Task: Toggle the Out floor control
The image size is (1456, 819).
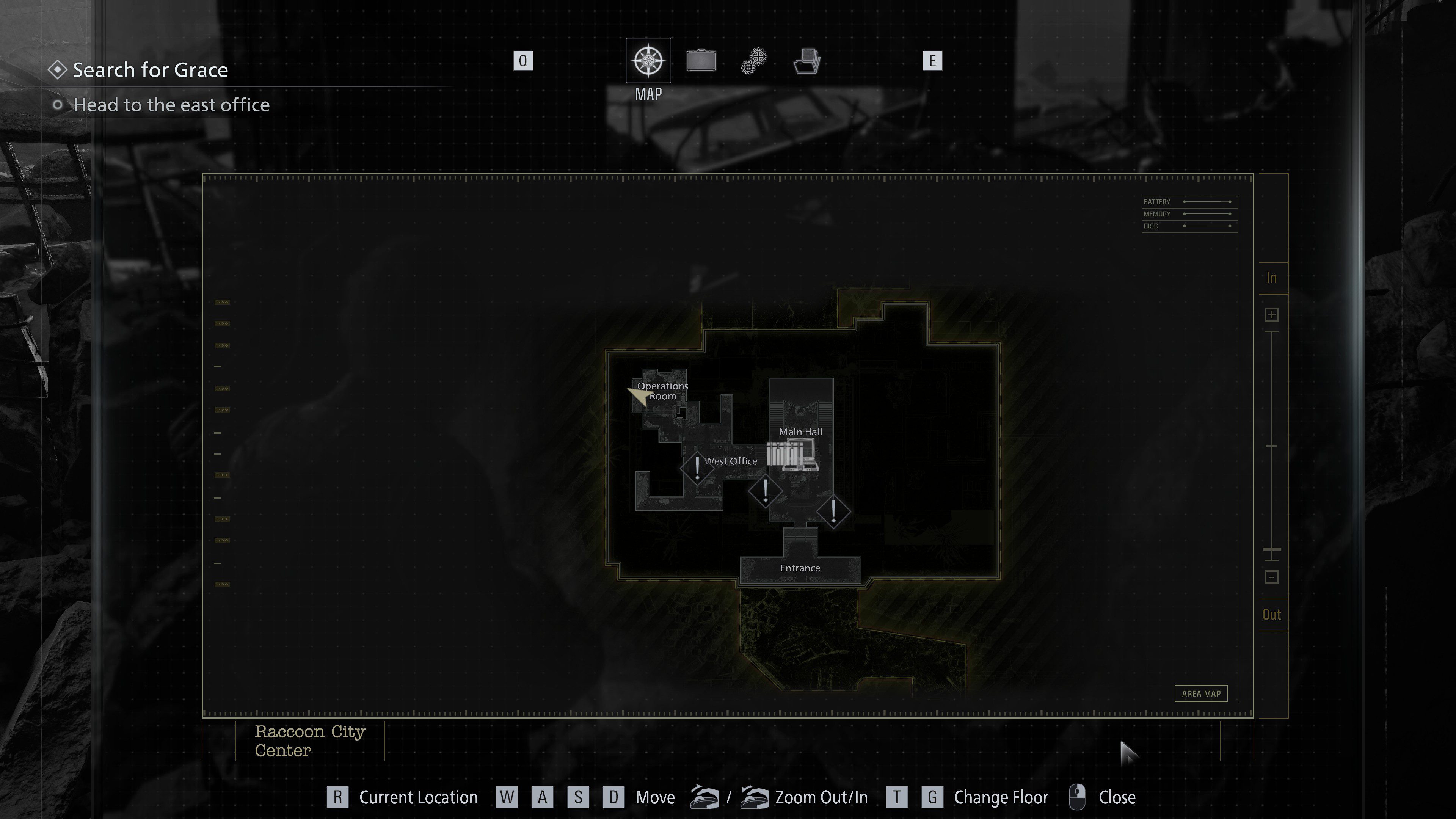Action: tap(1272, 614)
